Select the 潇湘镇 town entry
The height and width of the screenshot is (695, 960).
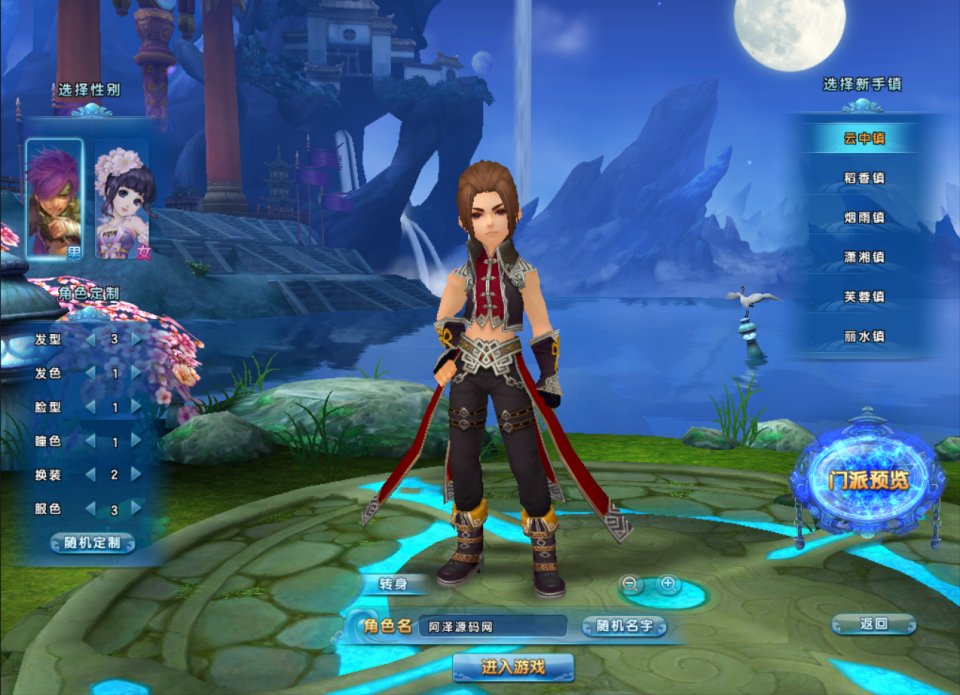point(864,257)
